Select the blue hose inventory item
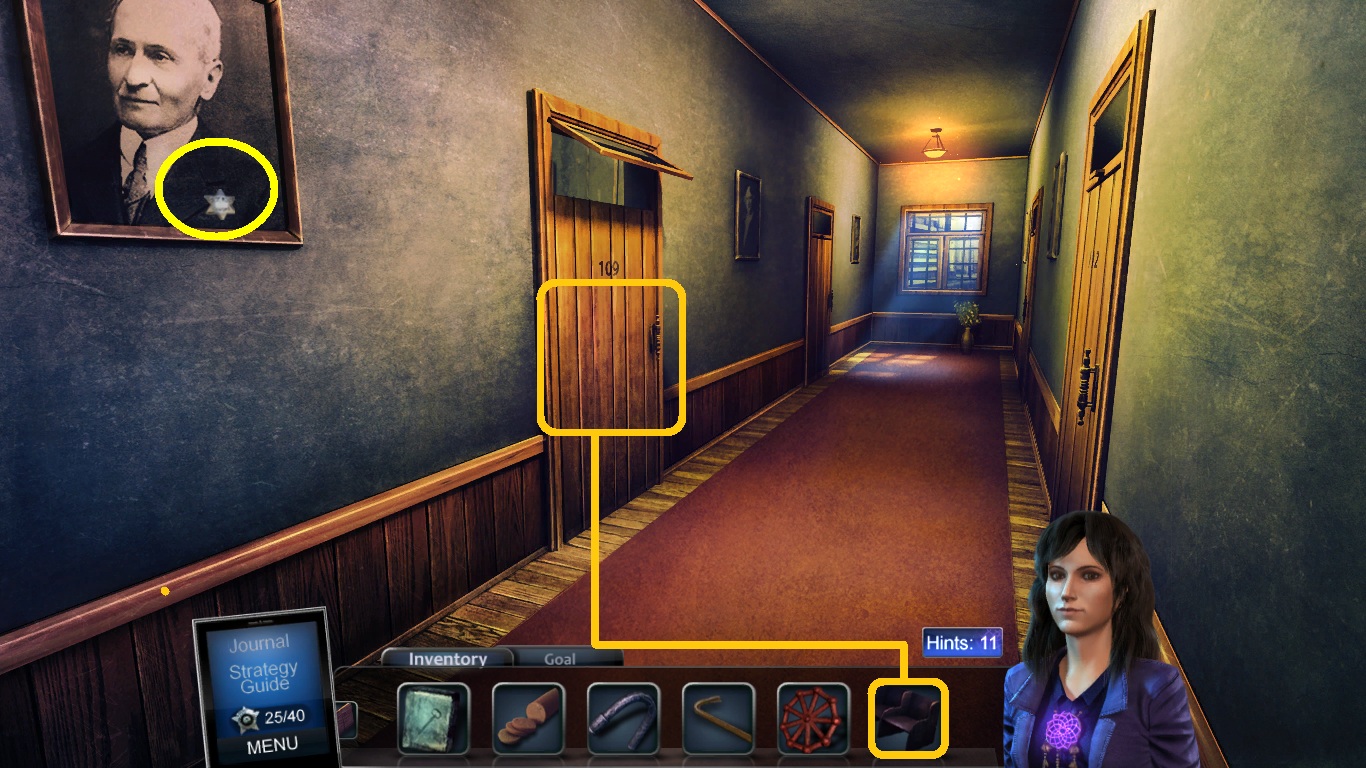 click(x=621, y=718)
